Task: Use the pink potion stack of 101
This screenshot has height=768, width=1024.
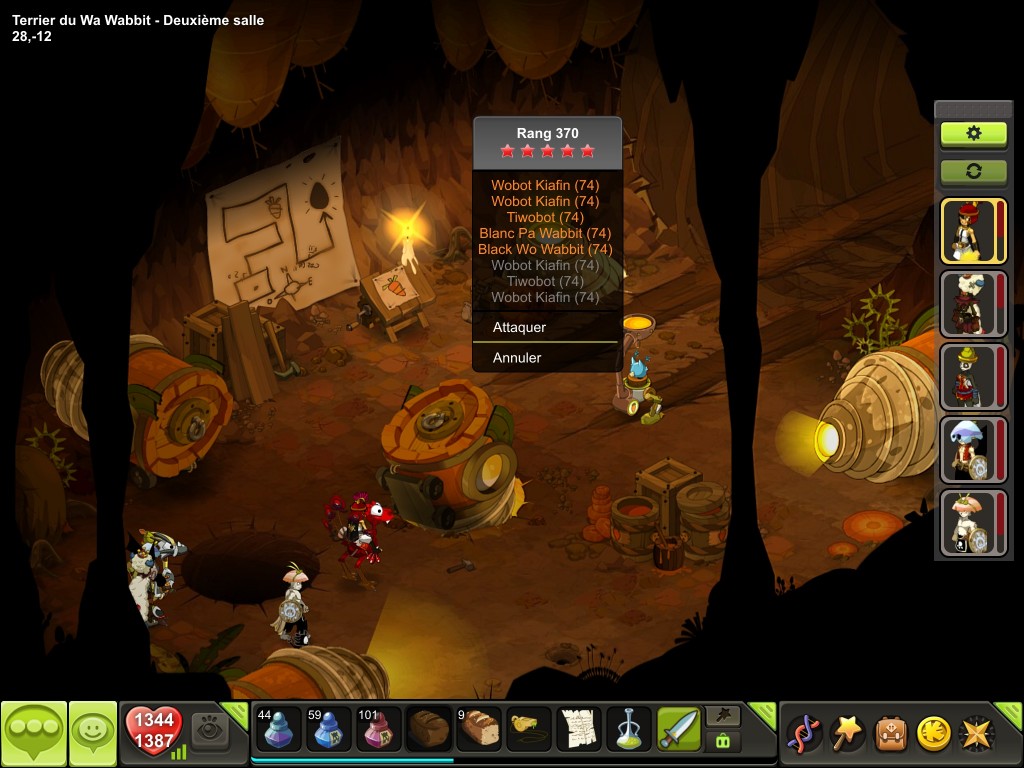Action: pyautogui.click(x=379, y=729)
